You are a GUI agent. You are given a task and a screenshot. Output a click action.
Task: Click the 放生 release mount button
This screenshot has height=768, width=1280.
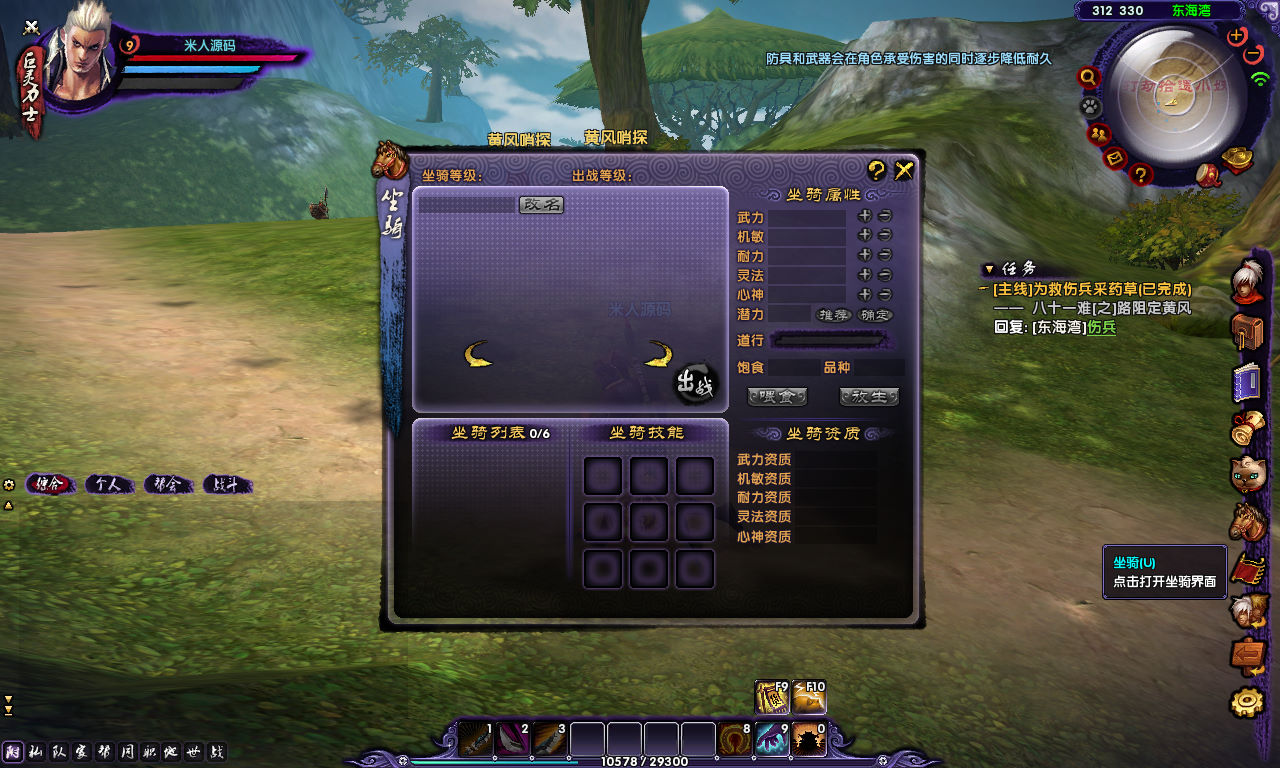[869, 397]
